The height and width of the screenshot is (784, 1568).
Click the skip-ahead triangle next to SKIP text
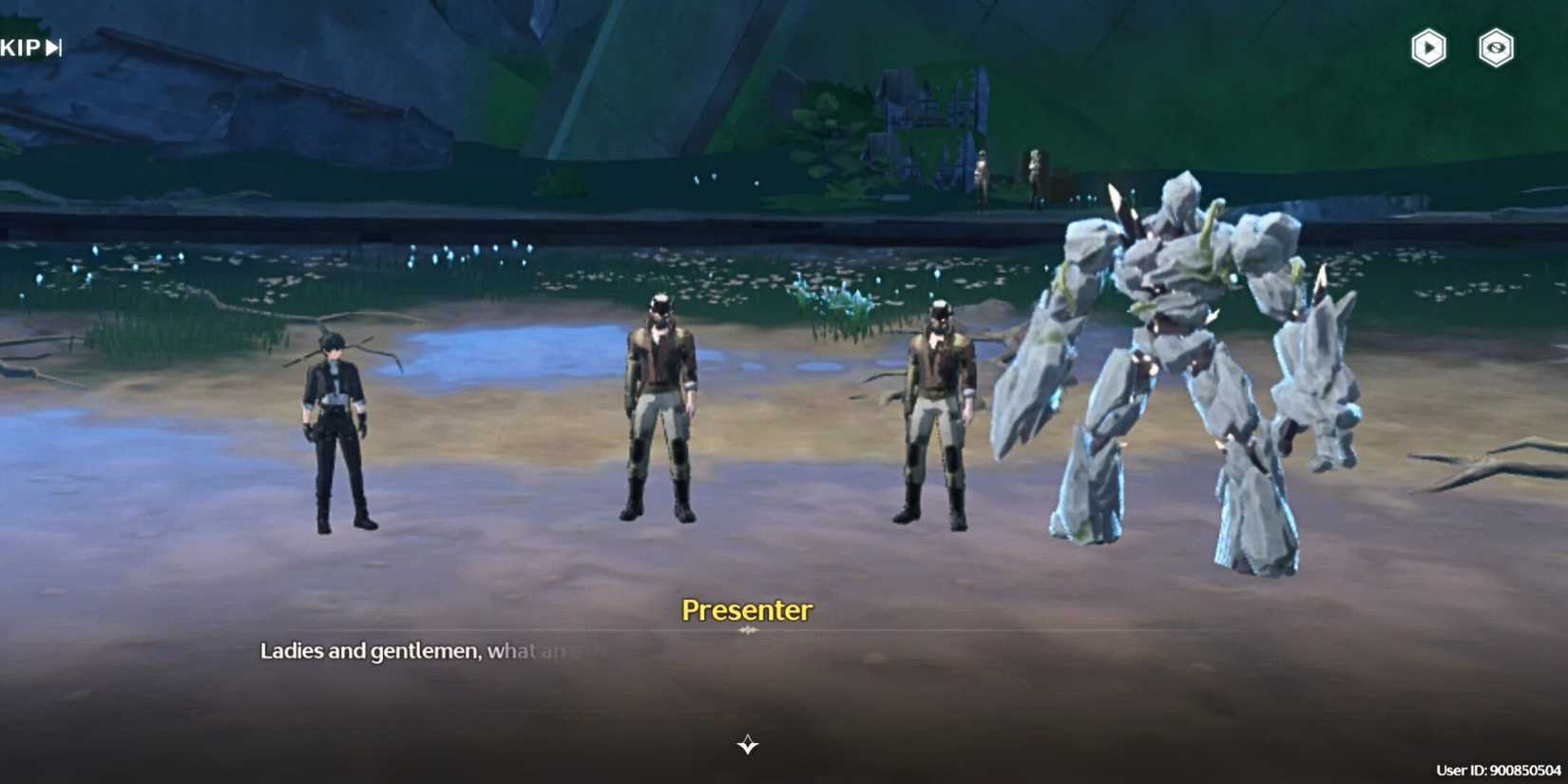[x=50, y=44]
